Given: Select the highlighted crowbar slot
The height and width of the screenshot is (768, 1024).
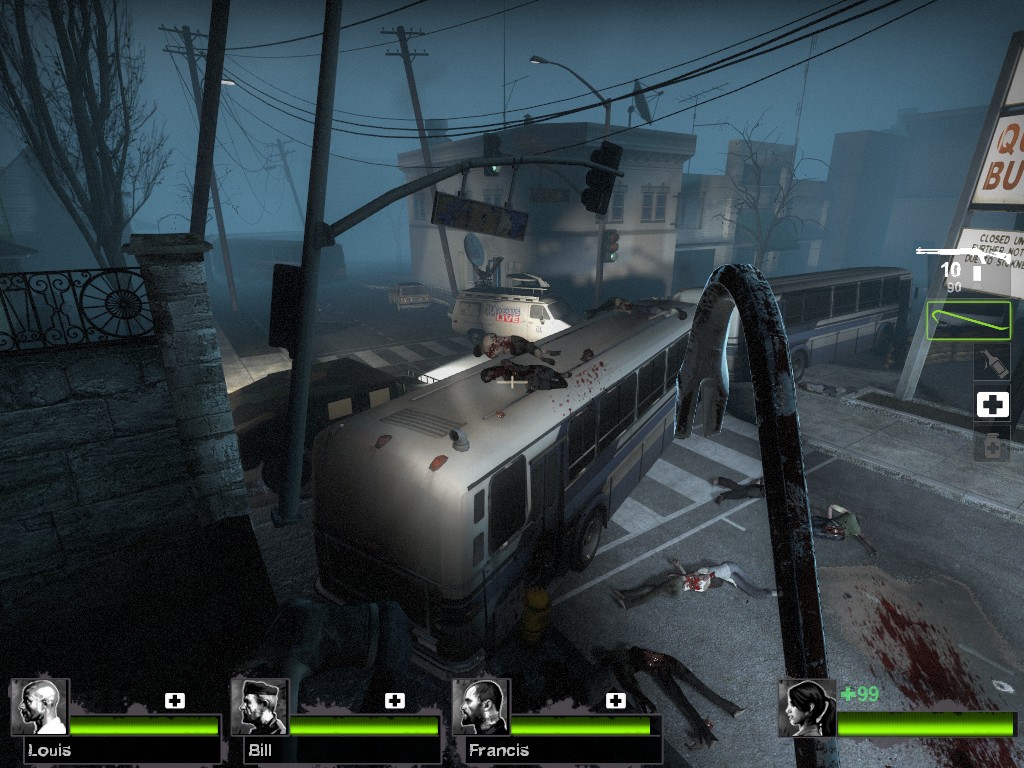Looking at the screenshot, I should pos(968,321).
